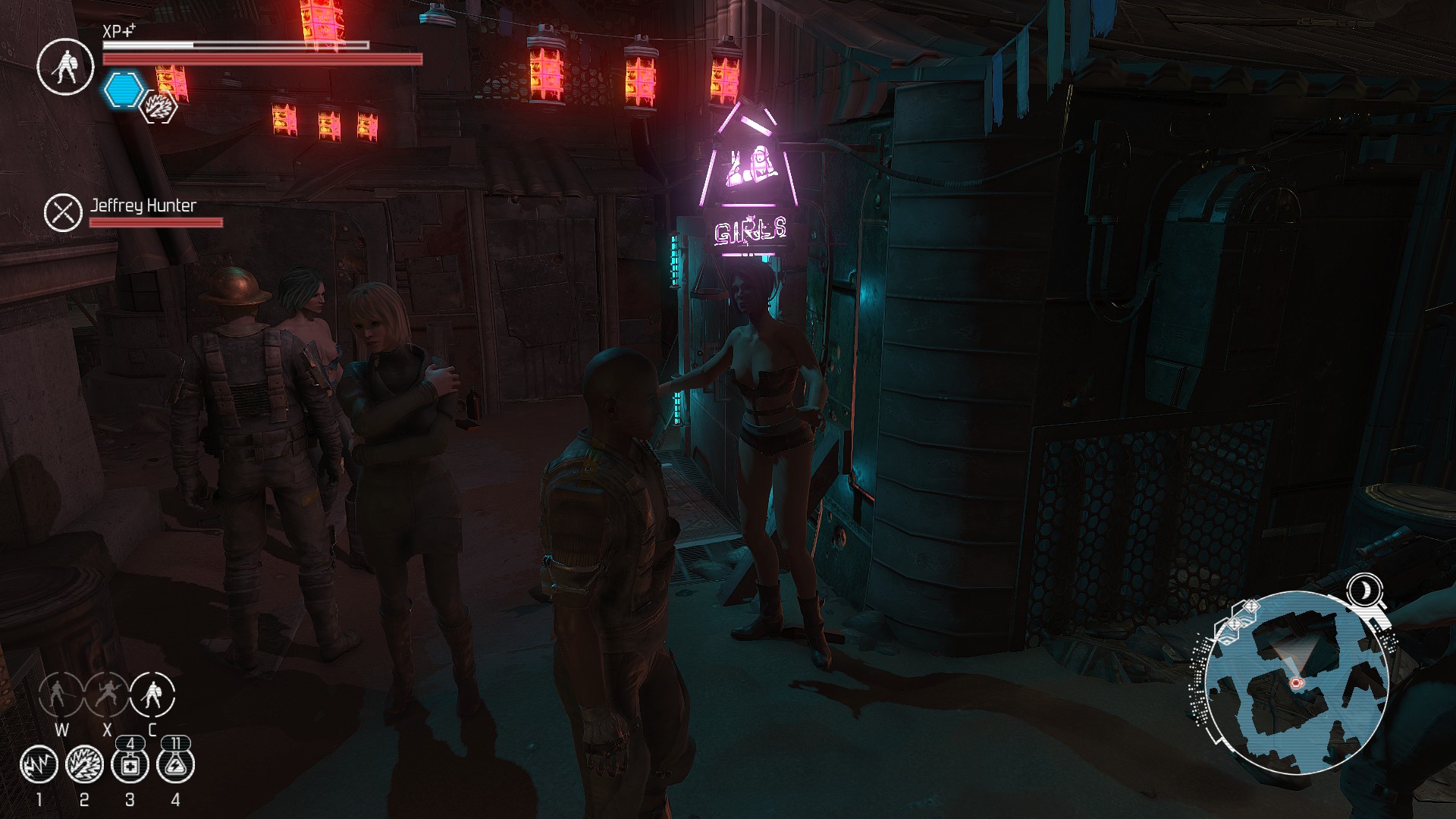Trigger the electric burst ability
Screen dimensions: 1456x819
pos(84,764)
